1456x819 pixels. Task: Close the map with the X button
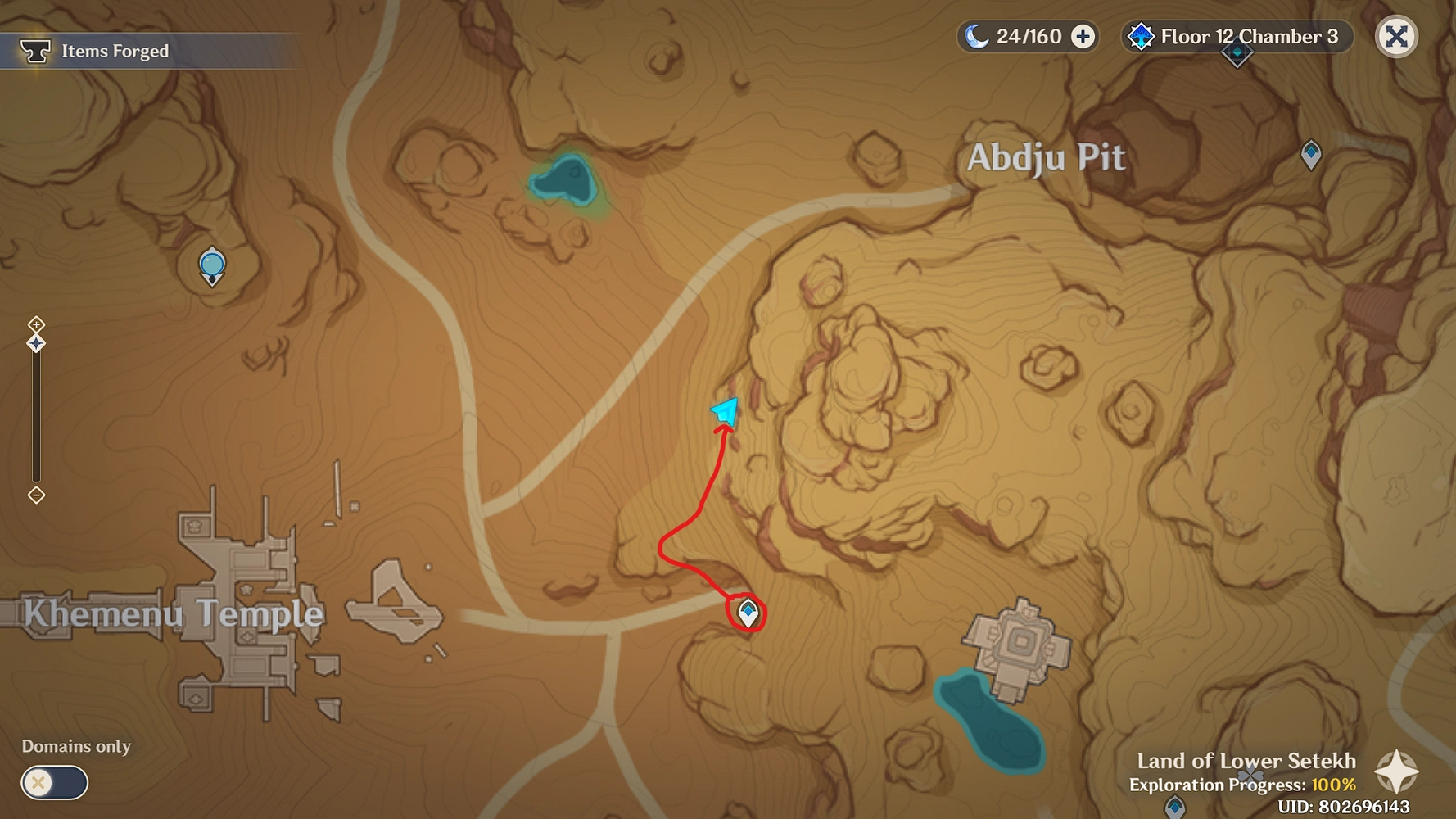[1396, 37]
